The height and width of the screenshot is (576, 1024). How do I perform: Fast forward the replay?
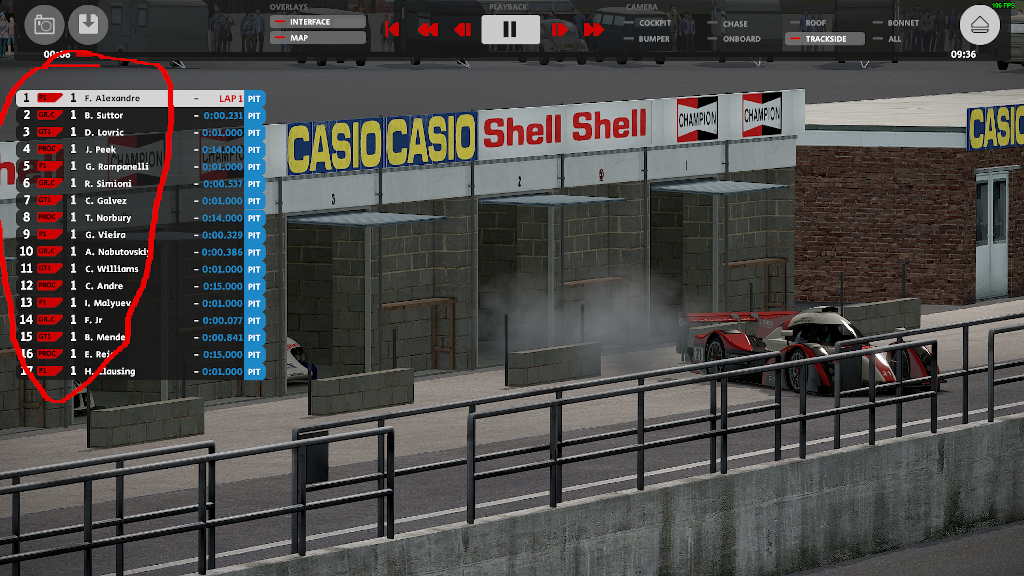point(593,30)
